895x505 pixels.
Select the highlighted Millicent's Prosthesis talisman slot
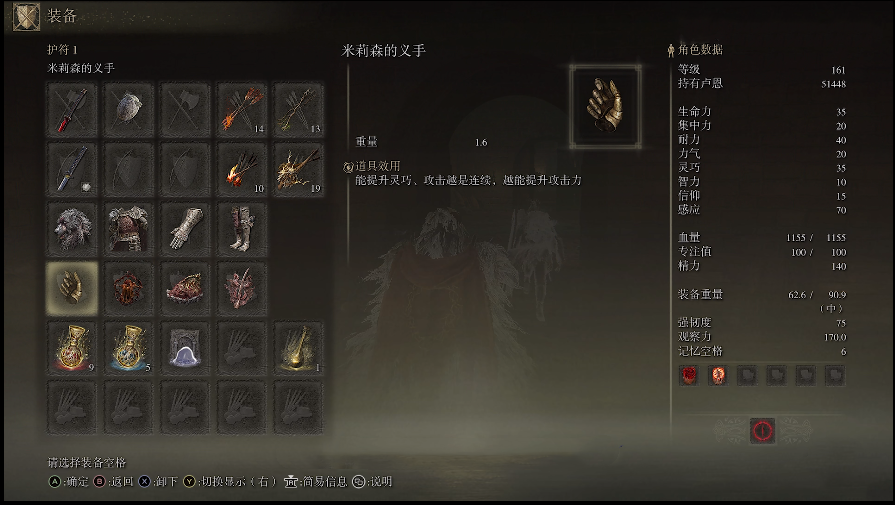pos(72,288)
